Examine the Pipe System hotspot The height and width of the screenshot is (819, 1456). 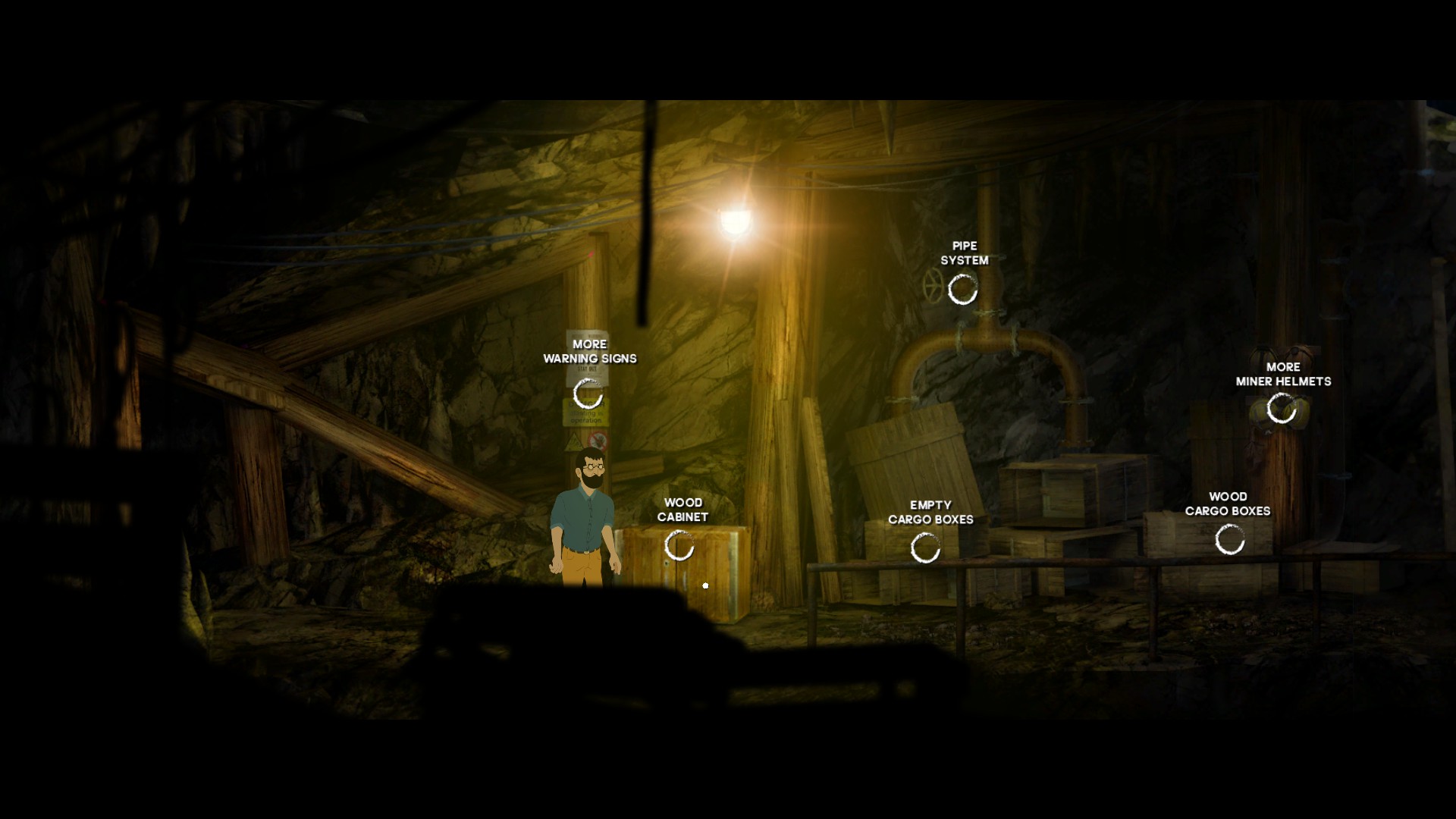(963, 289)
